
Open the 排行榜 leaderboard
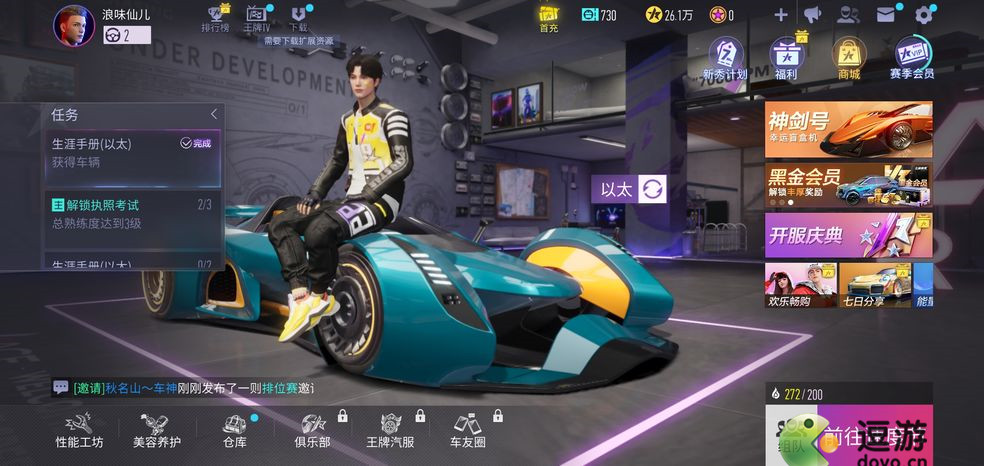pos(215,19)
